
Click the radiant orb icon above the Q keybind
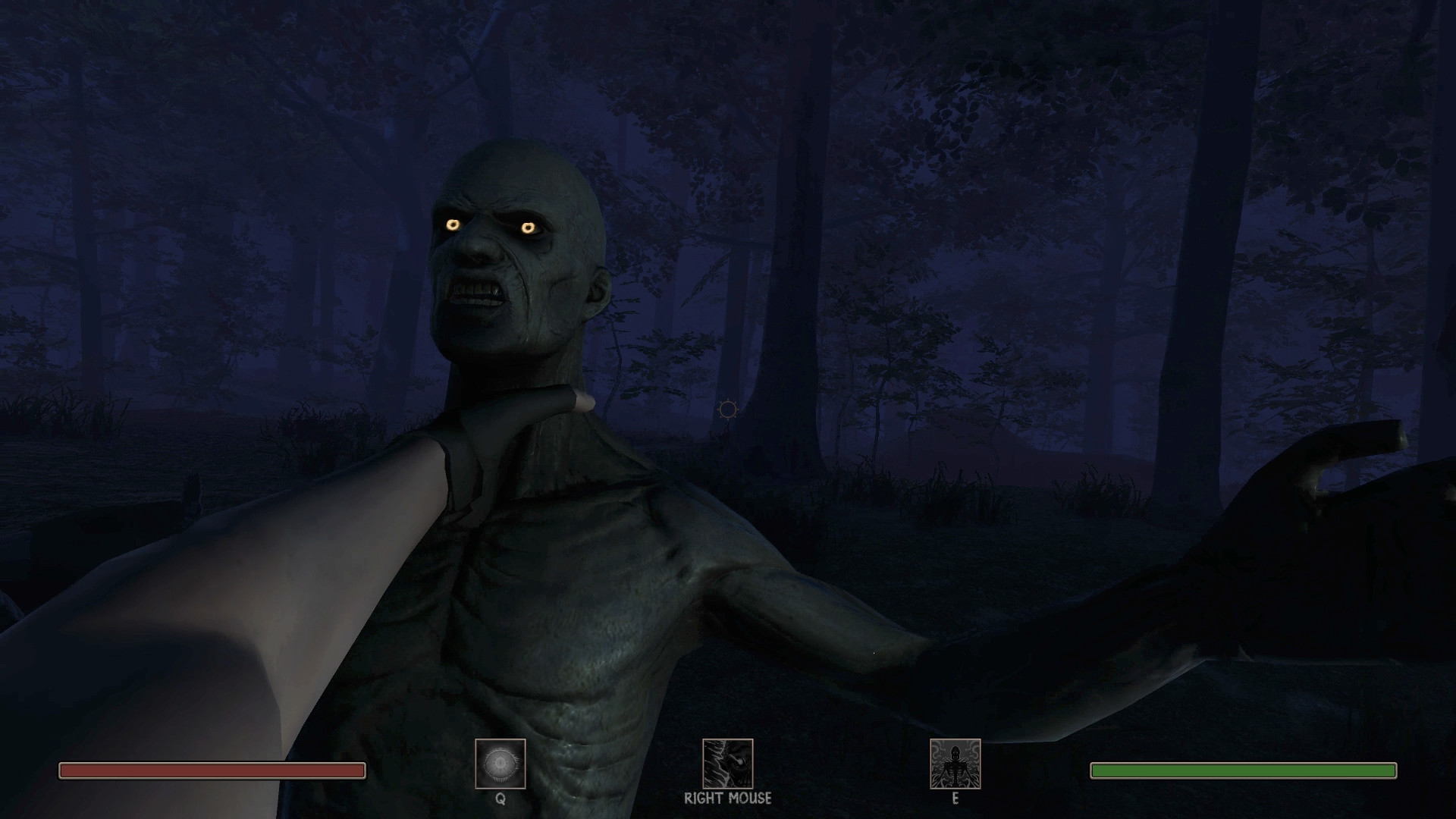500,762
